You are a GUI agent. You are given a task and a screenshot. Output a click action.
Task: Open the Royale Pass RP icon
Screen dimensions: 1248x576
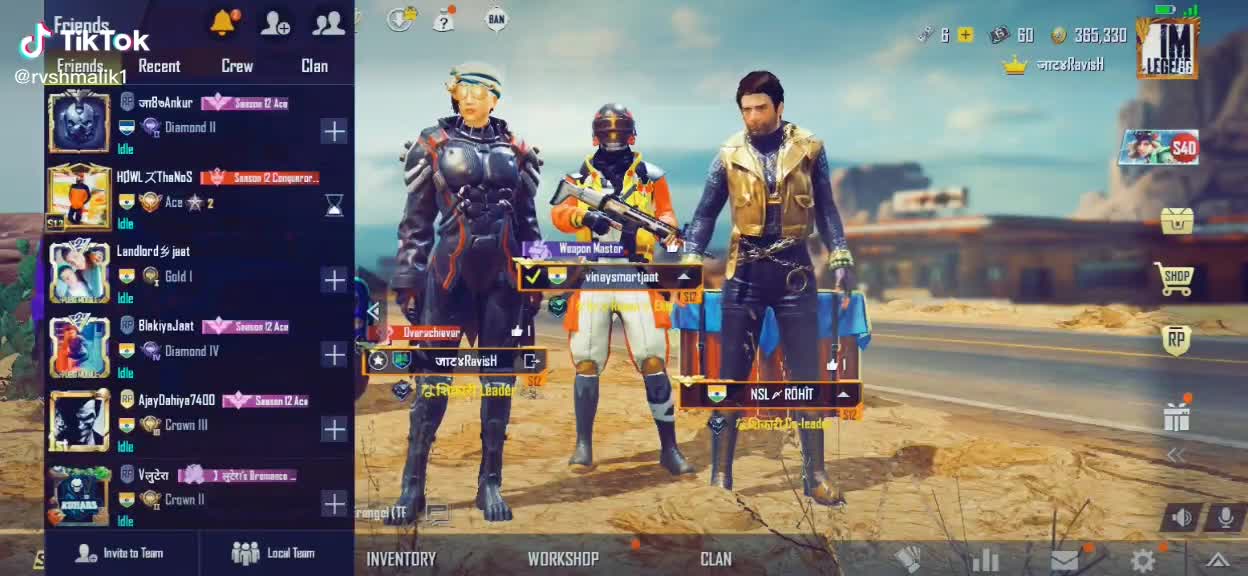[1176, 340]
